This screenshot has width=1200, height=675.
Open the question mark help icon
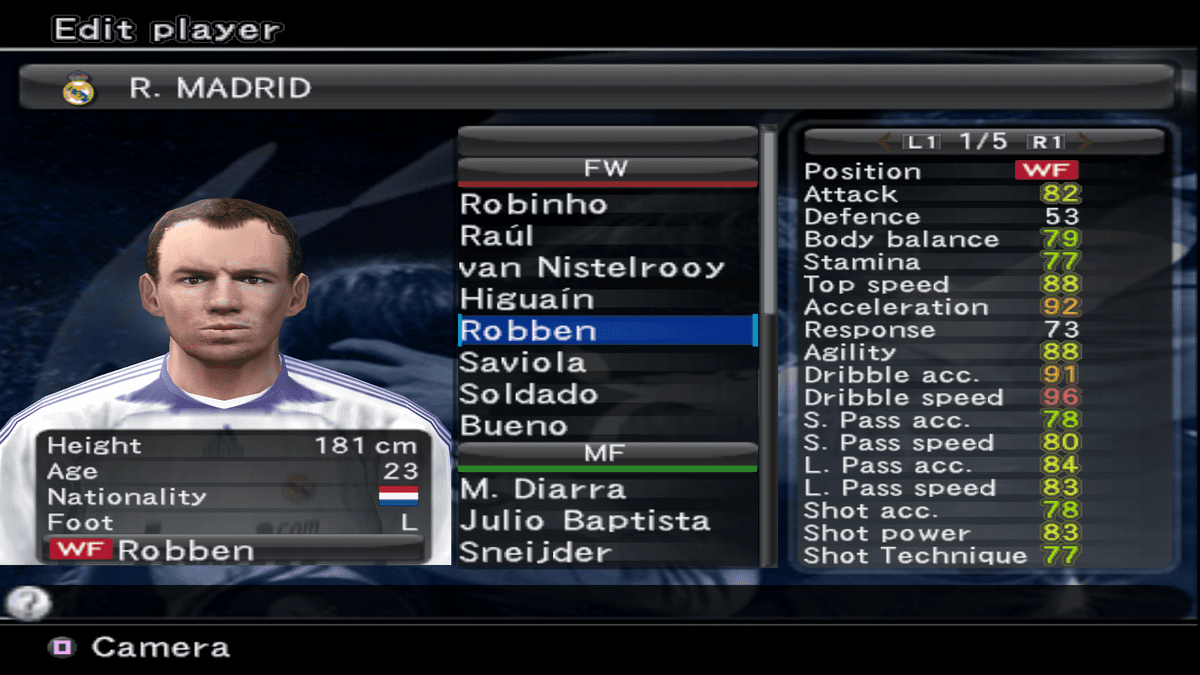[28, 602]
